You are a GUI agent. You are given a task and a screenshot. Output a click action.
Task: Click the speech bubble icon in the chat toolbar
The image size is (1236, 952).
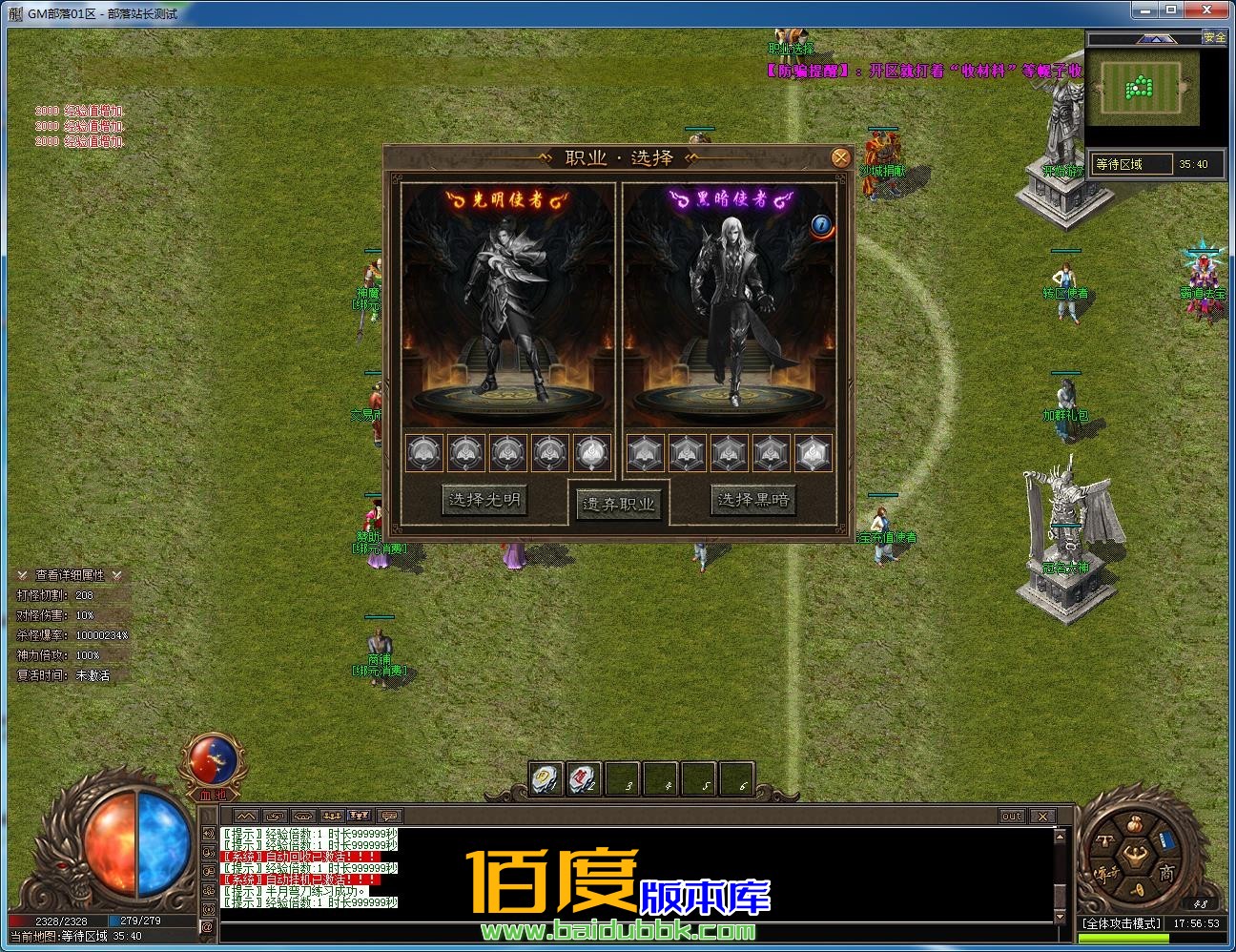(389, 817)
